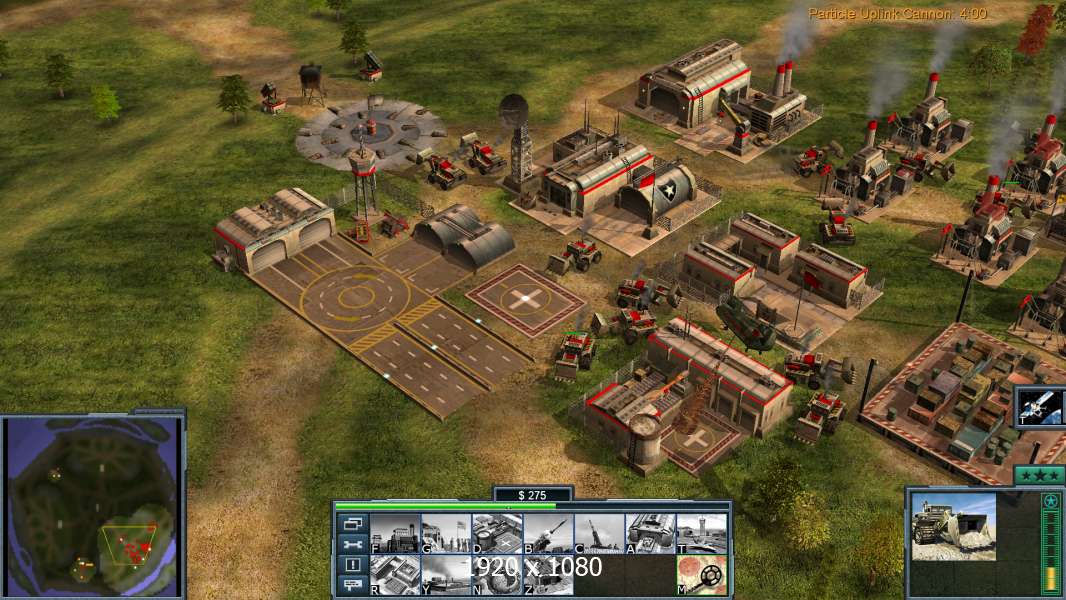Open the three-star General's promotion button
The height and width of the screenshot is (600, 1066).
point(1039,475)
